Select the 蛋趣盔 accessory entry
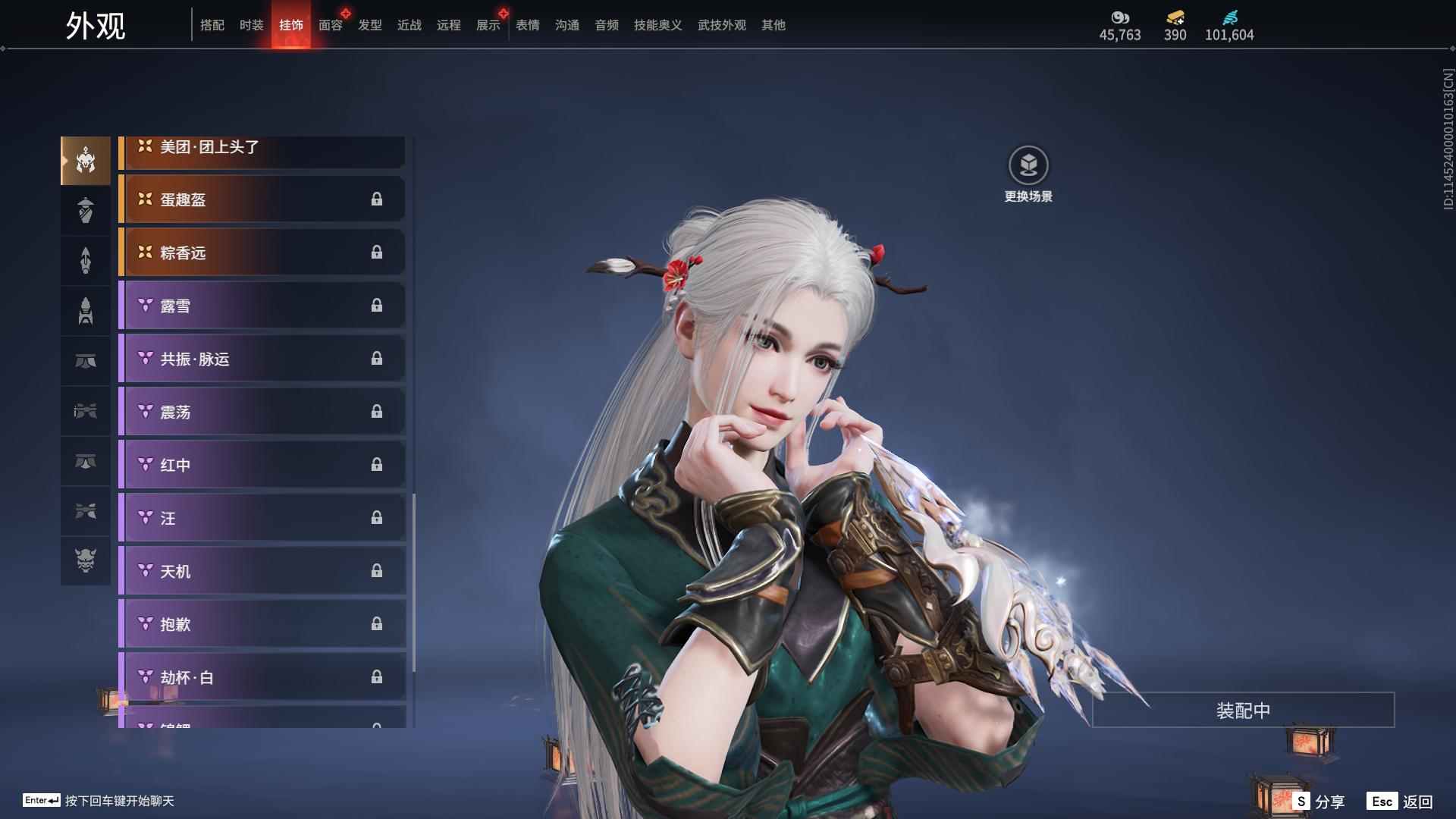Viewport: 1456px width, 819px height. 262,199
